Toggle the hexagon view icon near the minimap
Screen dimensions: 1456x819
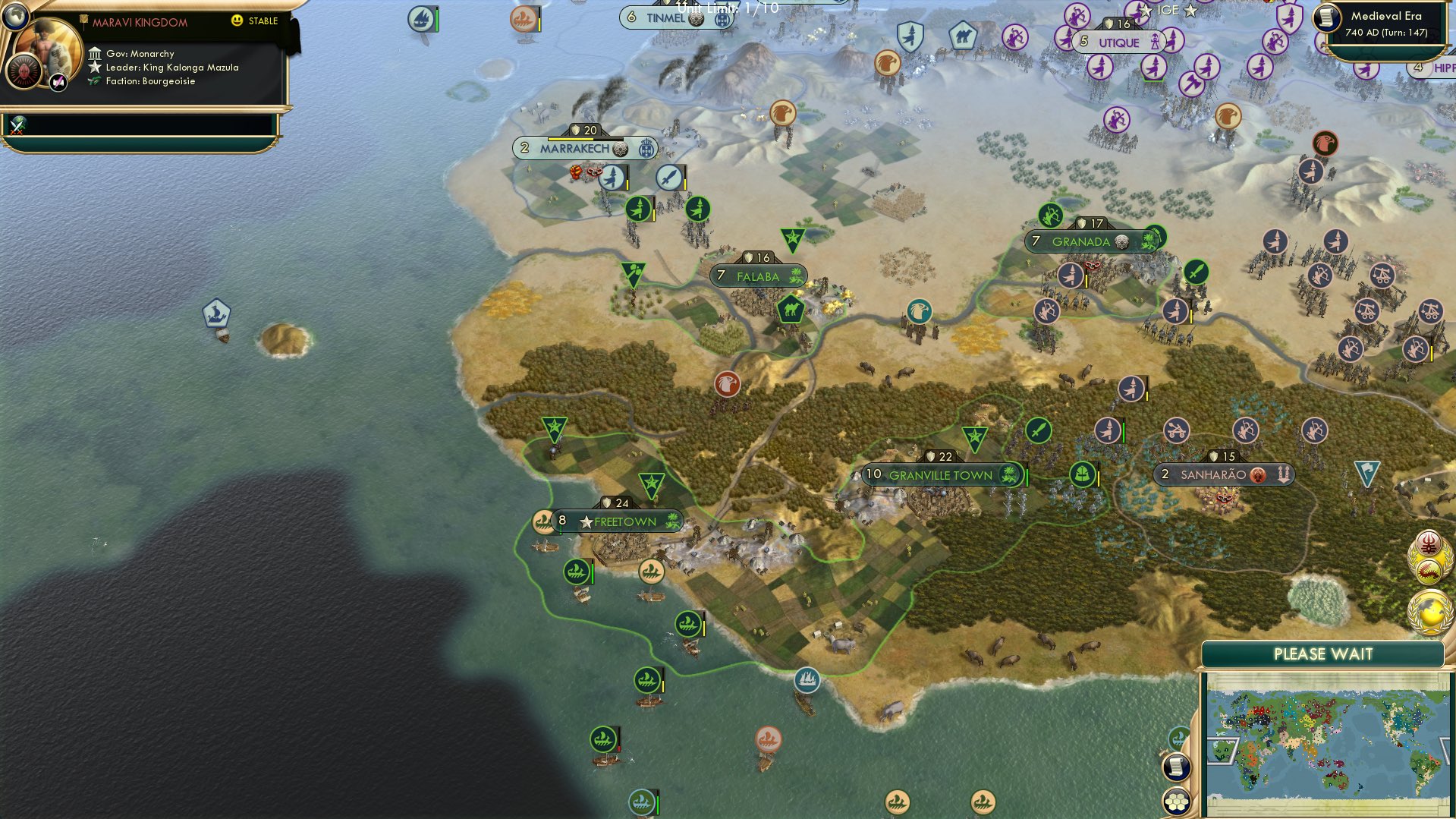pyautogui.click(x=1176, y=802)
